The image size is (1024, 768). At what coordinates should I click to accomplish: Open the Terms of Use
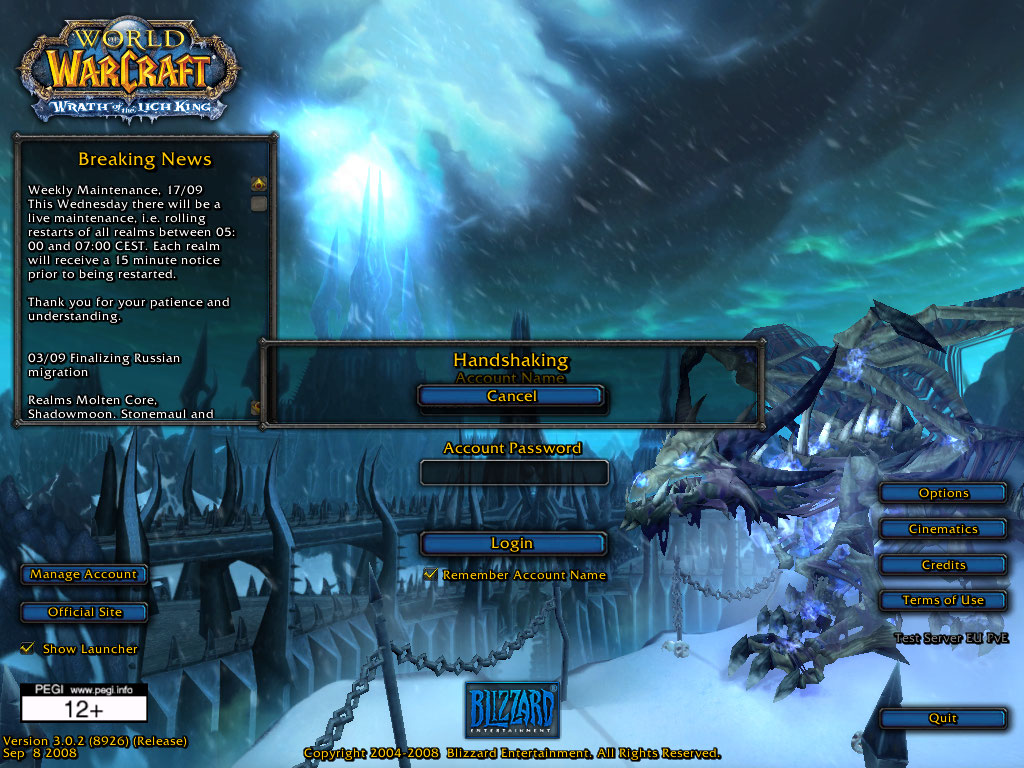pyautogui.click(x=943, y=601)
